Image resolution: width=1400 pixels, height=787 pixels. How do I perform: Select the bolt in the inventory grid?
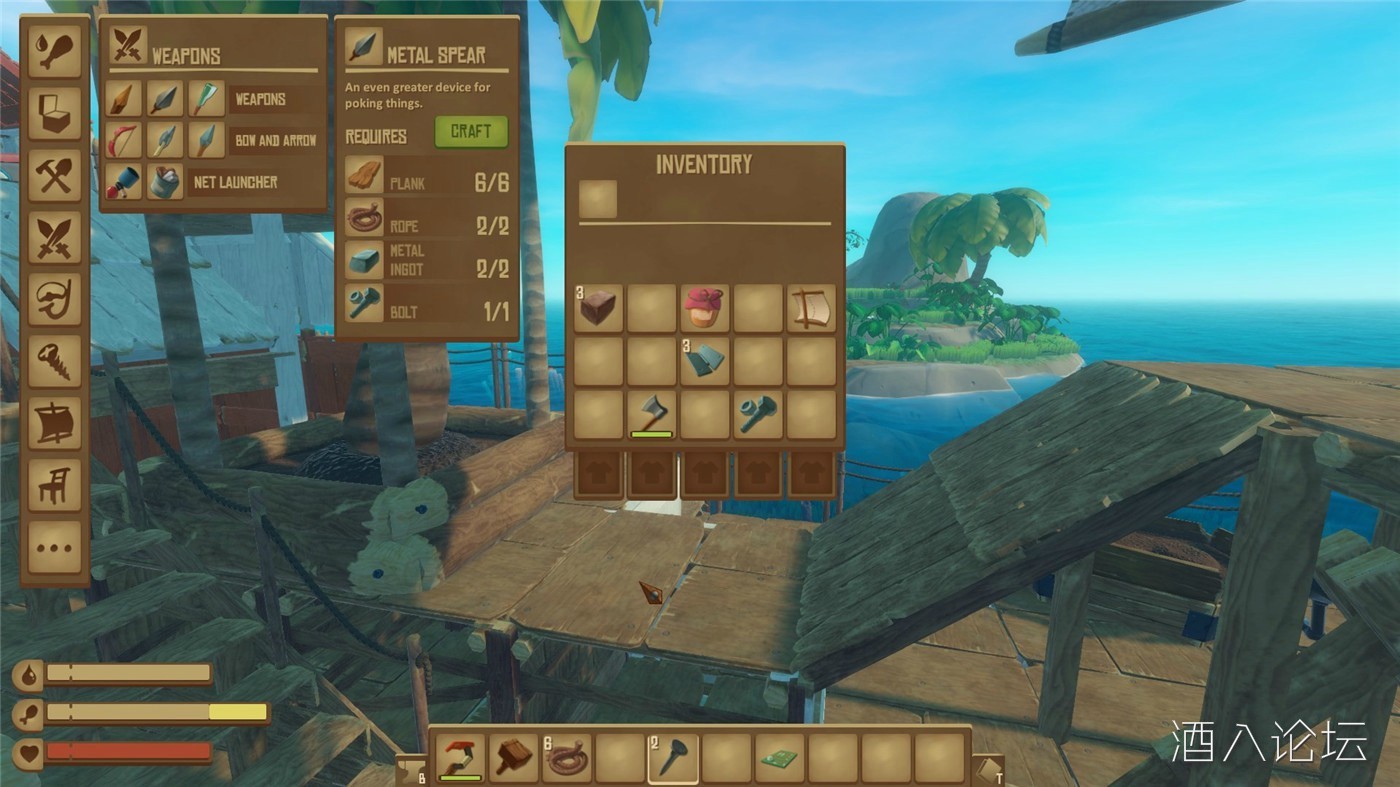tap(758, 414)
